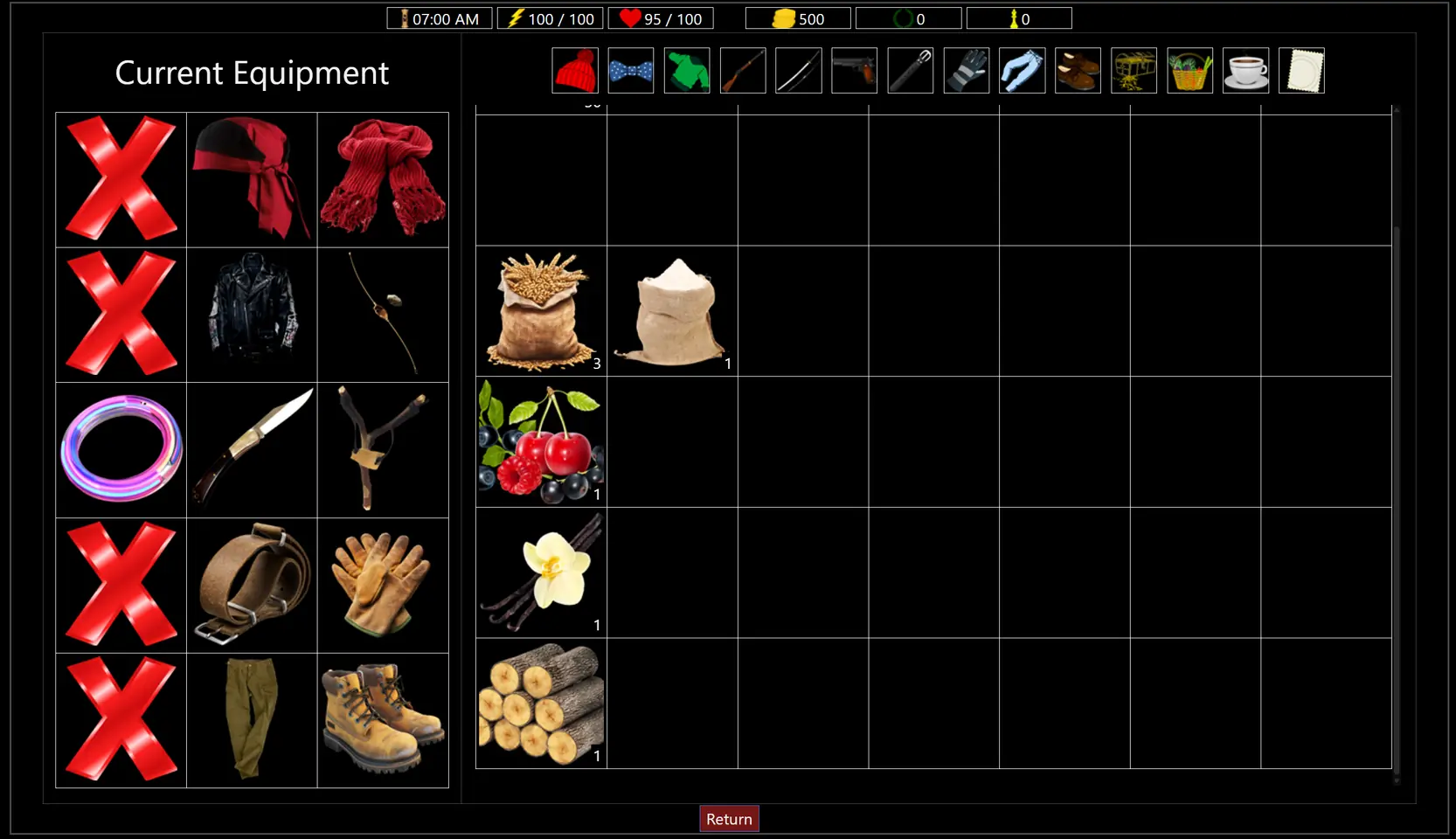Viewport: 1456px width, 839px height.
Task: Click the wheat grain sack item
Action: pos(541,311)
